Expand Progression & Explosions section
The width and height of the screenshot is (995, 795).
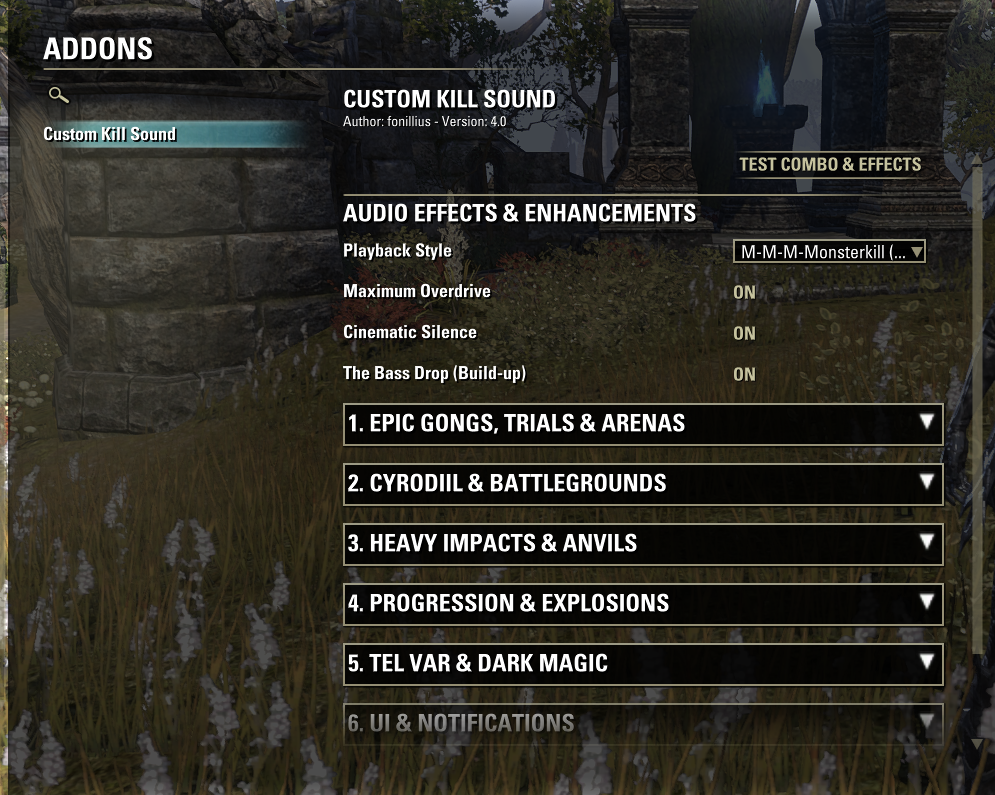pos(642,603)
